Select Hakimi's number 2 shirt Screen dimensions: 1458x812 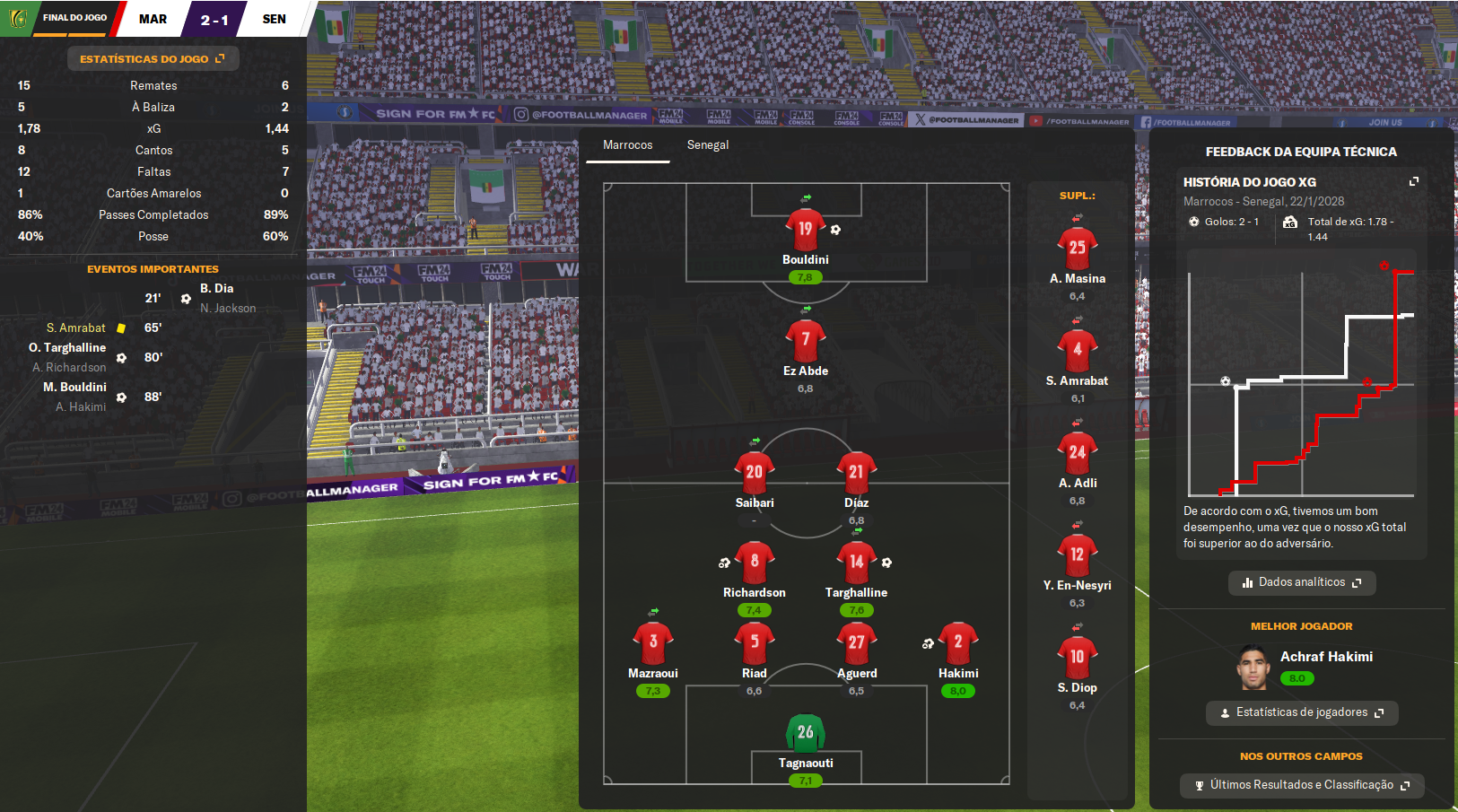957,642
